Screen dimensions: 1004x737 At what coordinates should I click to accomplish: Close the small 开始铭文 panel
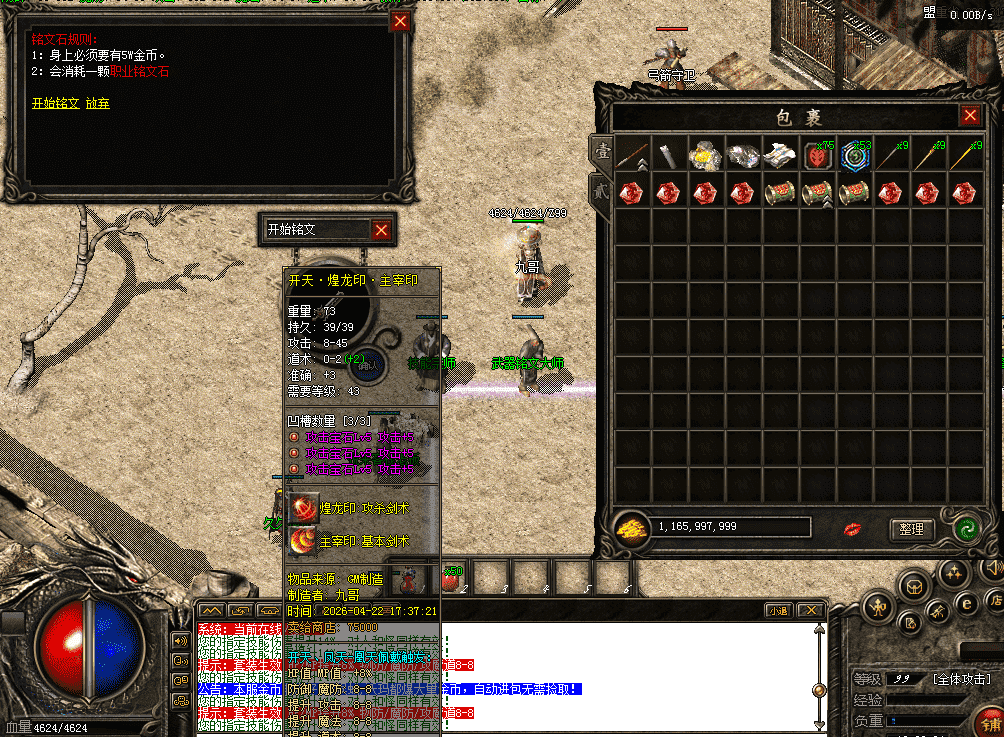(x=381, y=230)
